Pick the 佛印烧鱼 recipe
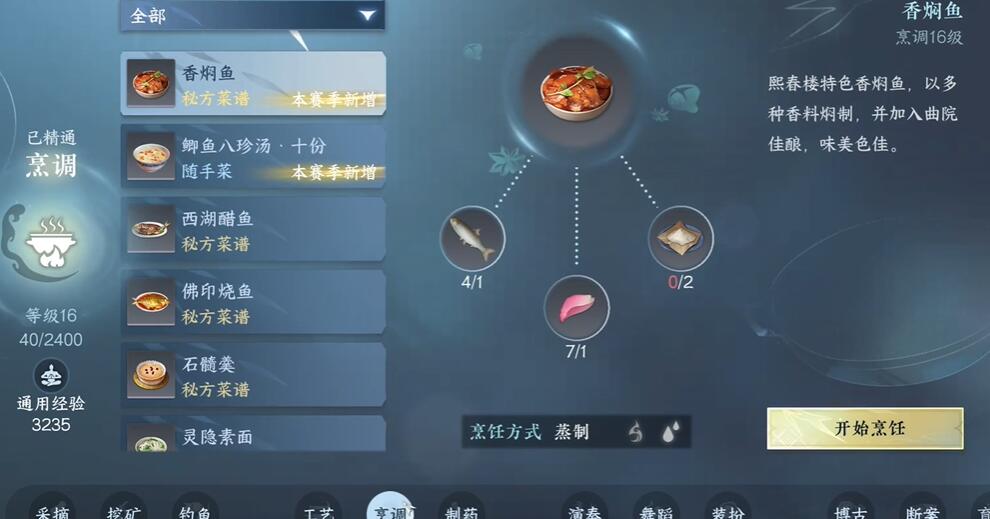The width and height of the screenshot is (990, 519). point(253,303)
